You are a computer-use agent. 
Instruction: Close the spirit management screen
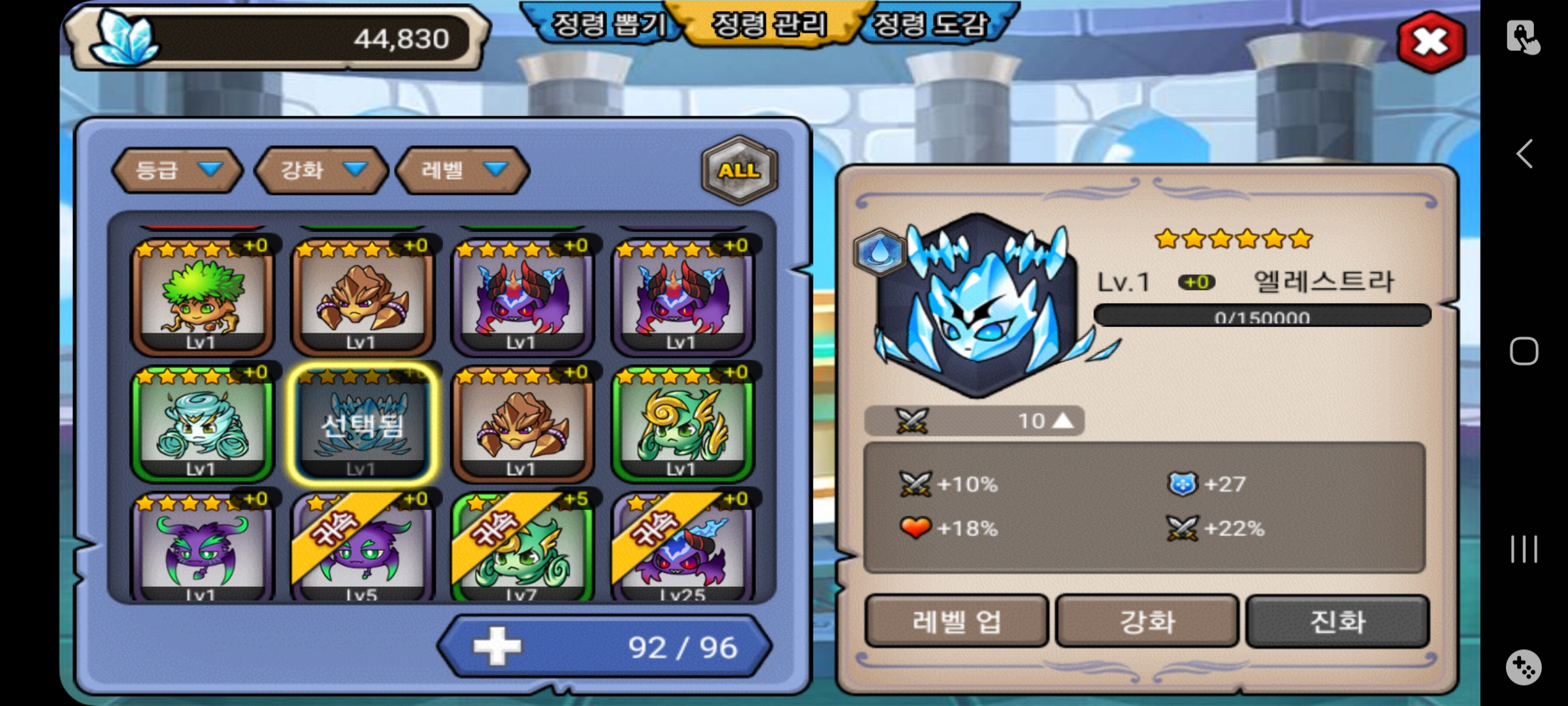tap(1431, 42)
